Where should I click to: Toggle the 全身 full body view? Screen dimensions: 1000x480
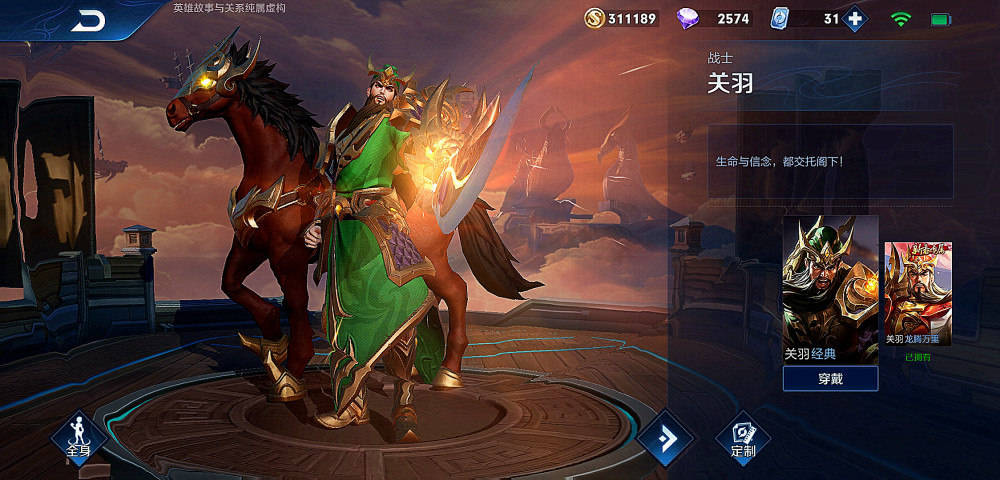click(x=79, y=438)
